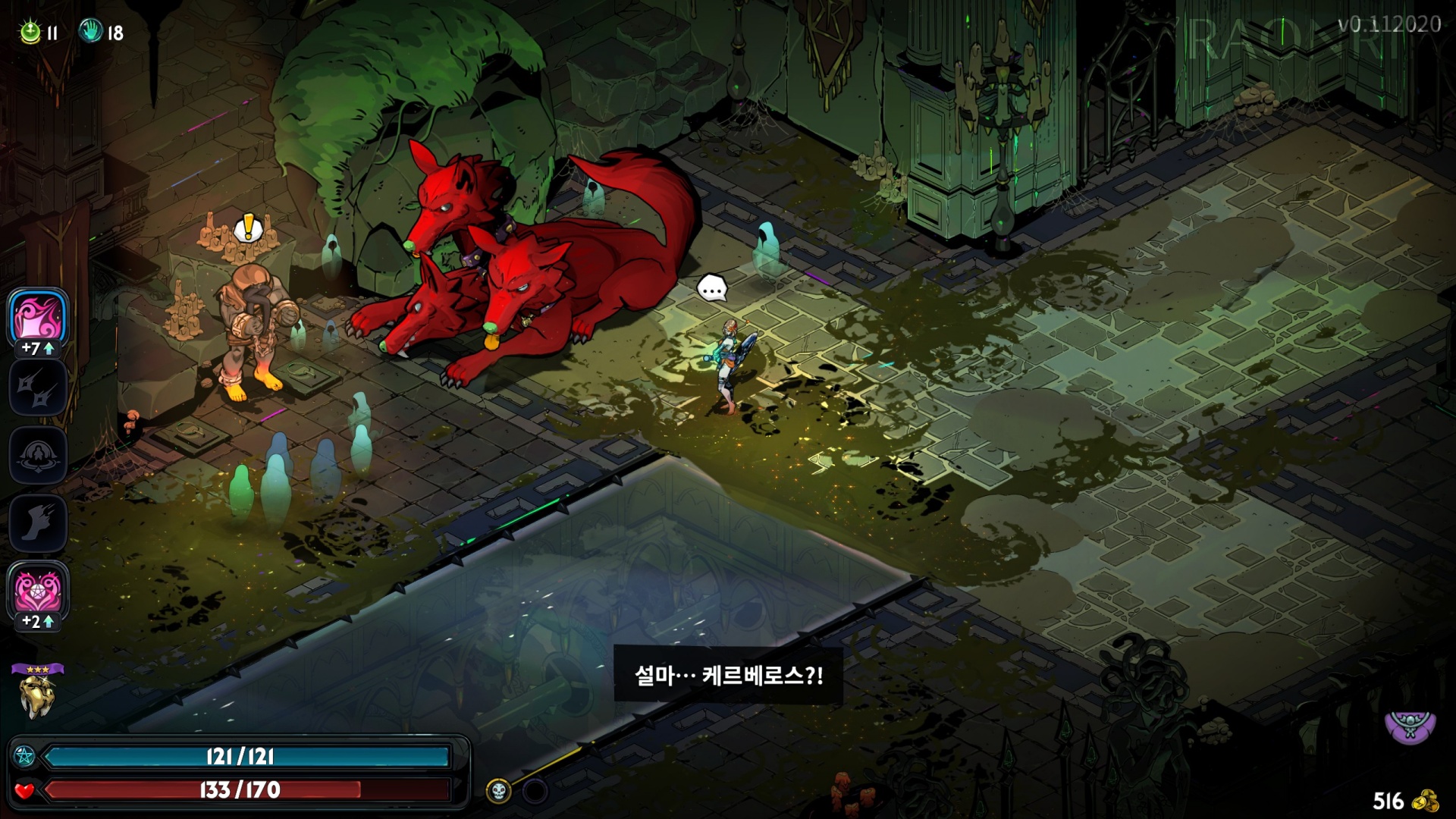Click the skull Death Defiance token
Image resolution: width=1456 pixels, height=819 pixels.
click(498, 792)
